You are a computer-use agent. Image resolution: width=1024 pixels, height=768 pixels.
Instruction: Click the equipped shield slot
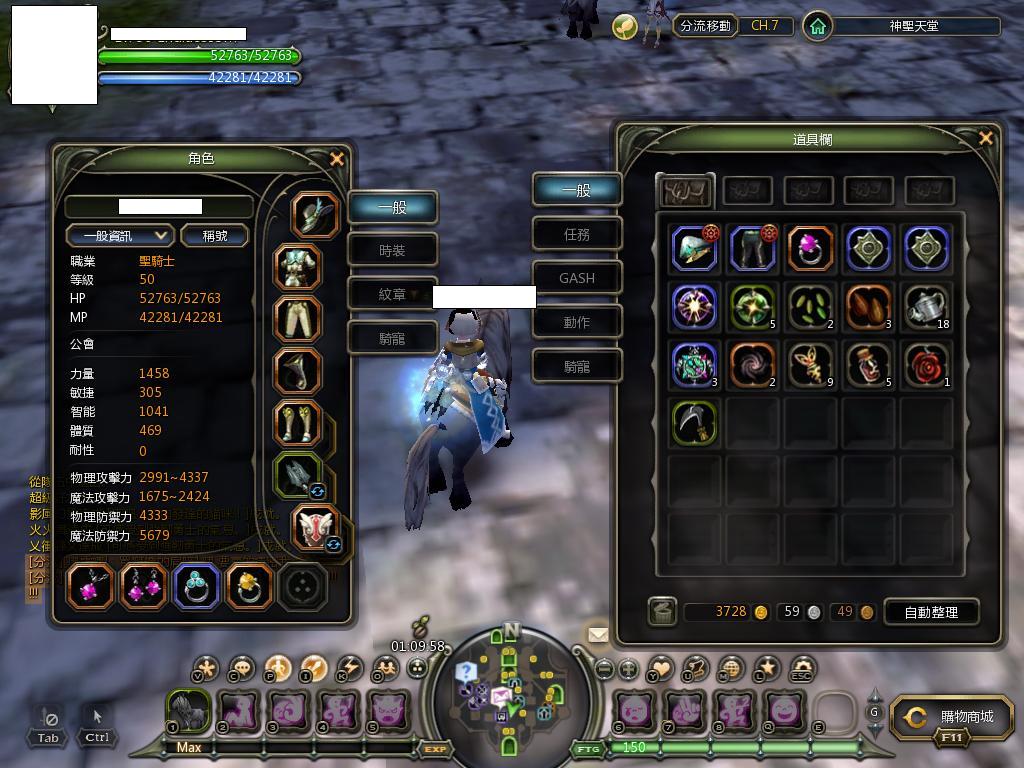(316, 527)
